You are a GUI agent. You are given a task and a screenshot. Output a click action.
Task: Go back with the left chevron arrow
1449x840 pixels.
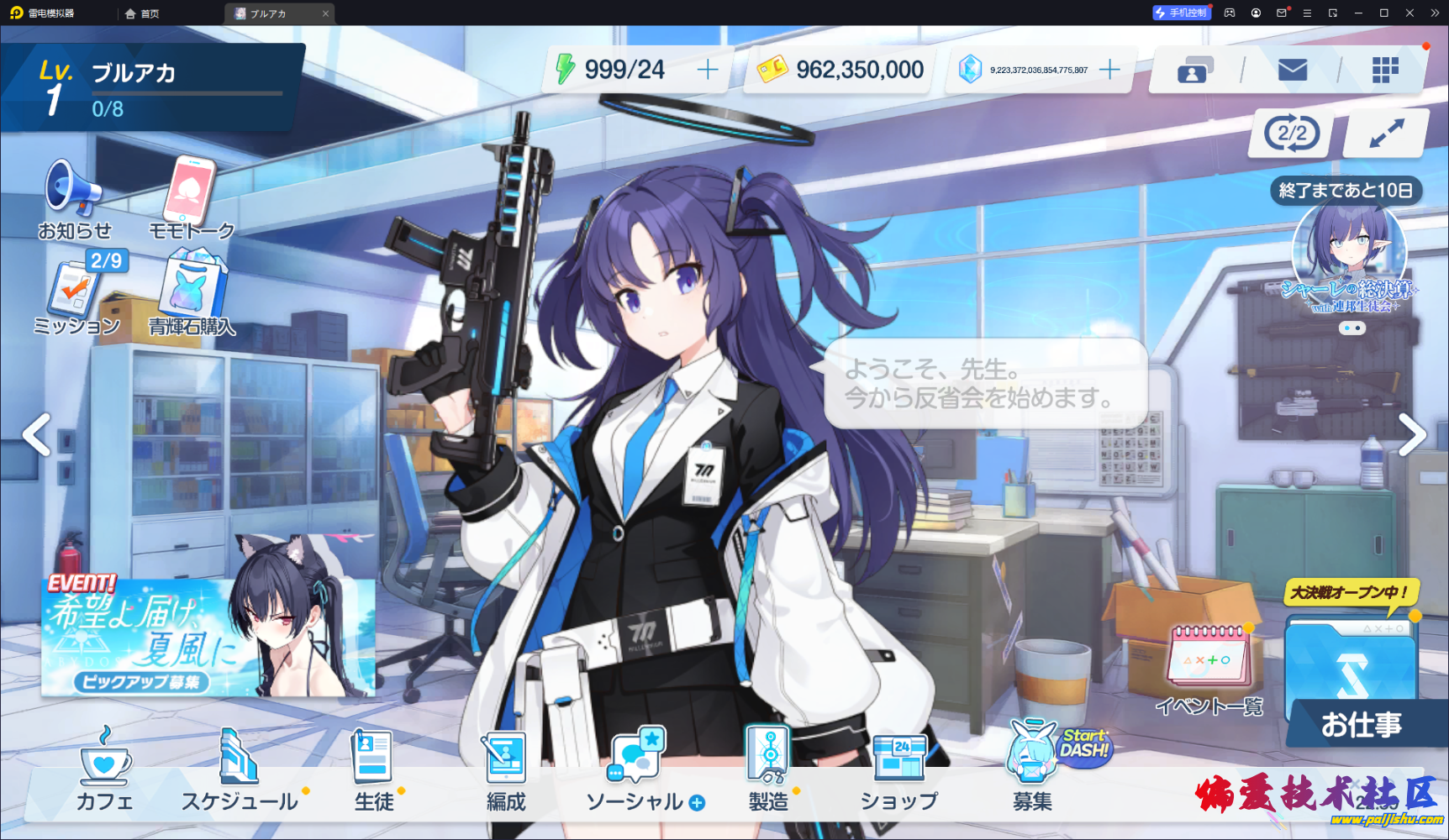pyautogui.click(x=35, y=433)
